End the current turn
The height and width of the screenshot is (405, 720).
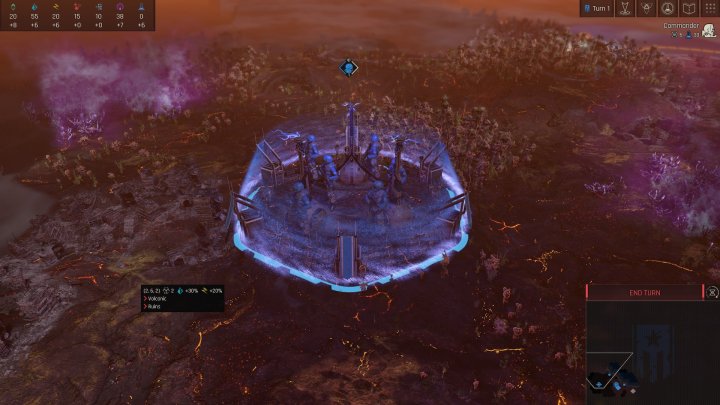644,292
